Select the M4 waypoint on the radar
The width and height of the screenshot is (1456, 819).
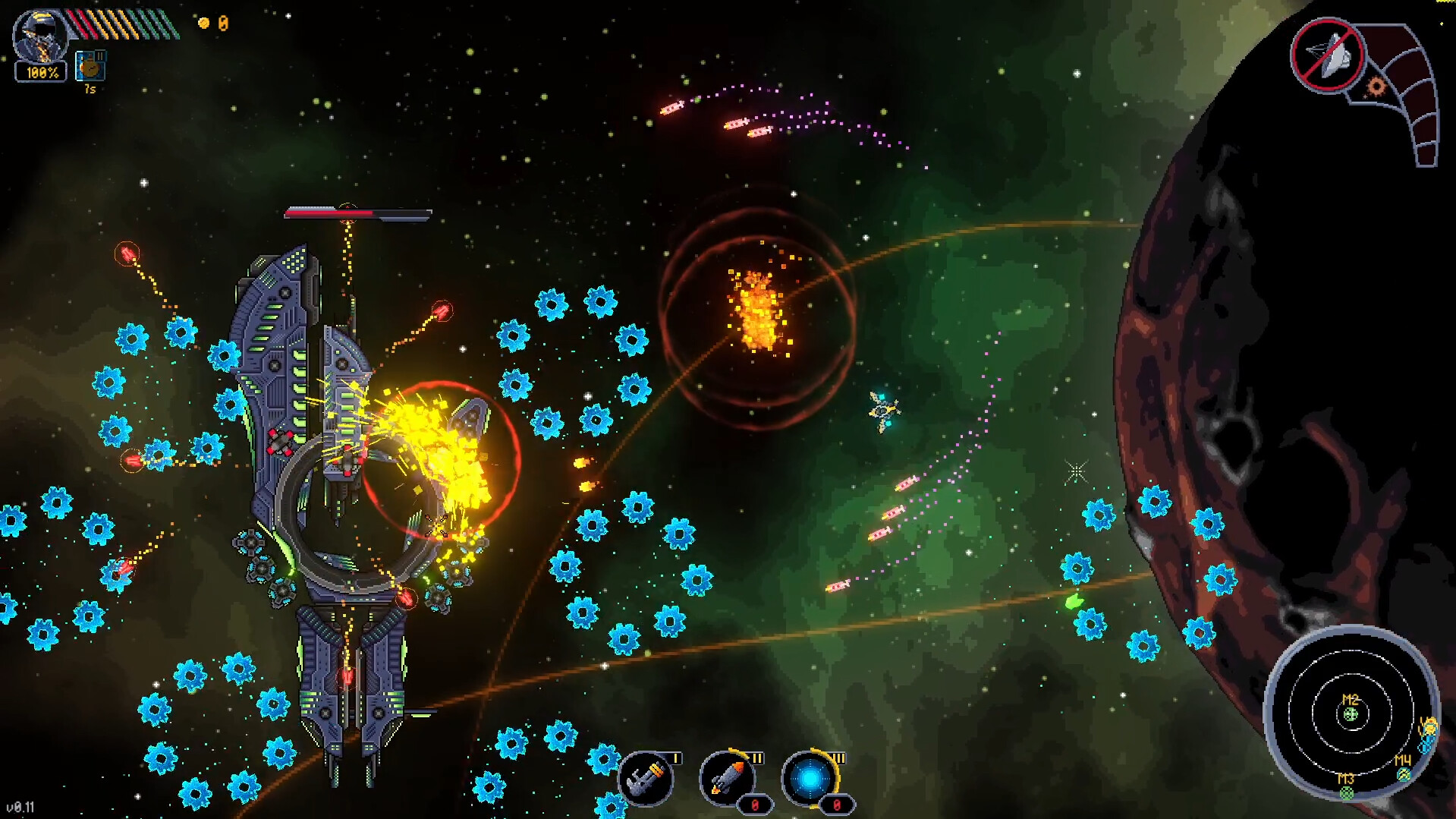[1403, 773]
